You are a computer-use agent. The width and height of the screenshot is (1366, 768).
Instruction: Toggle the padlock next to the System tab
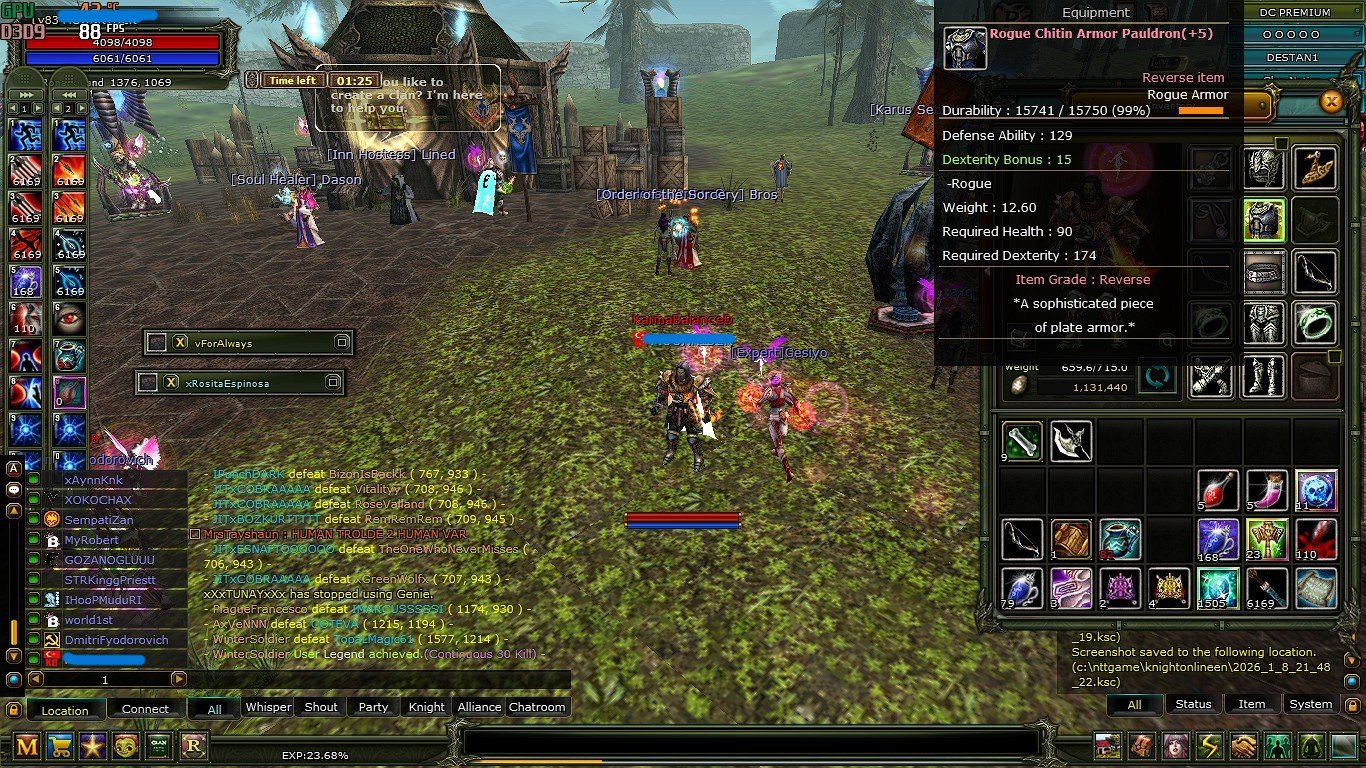pyautogui.click(x=1352, y=705)
